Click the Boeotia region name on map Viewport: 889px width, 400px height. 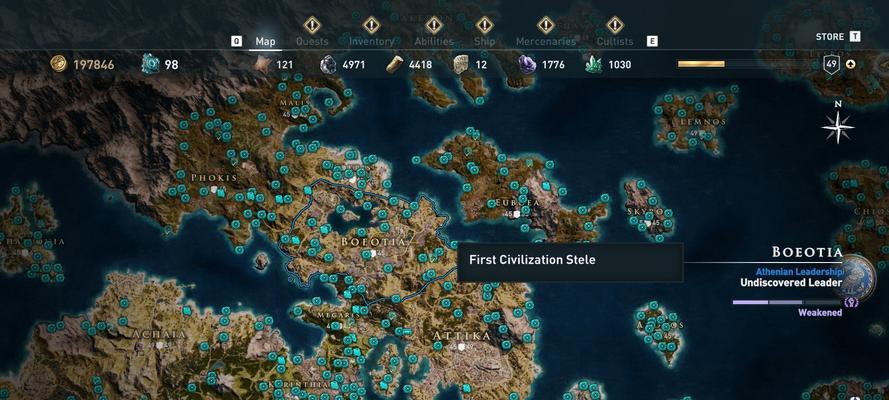click(374, 242)
